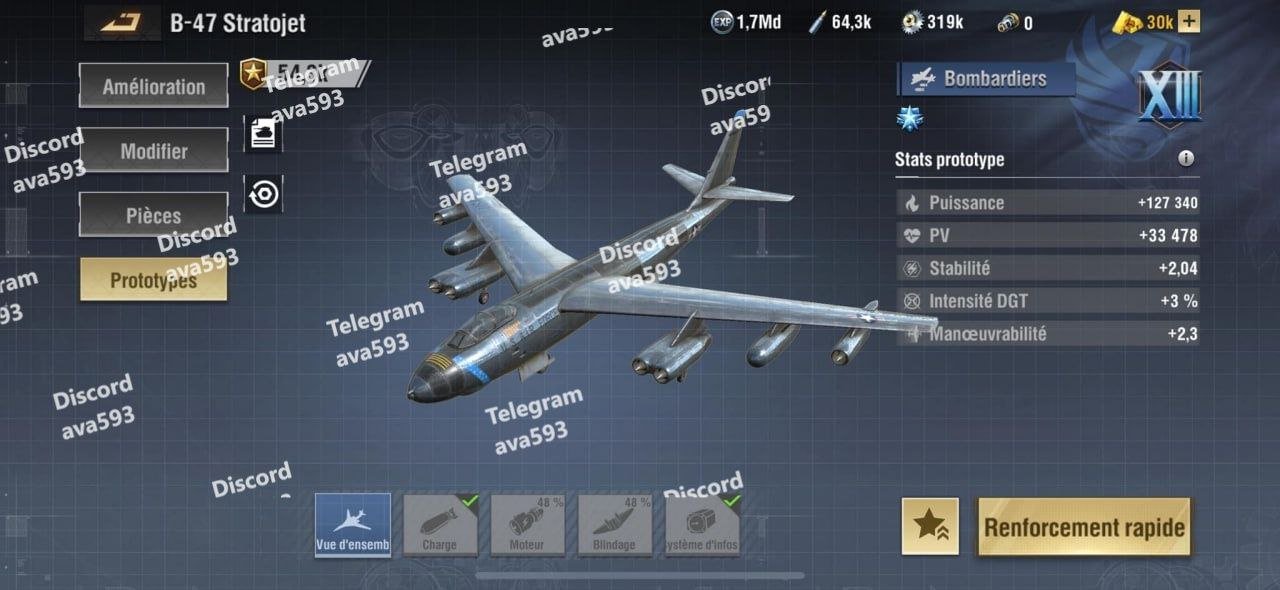The image size is (1280, 590).
Task: Open the Amélioration tab
Action: (x=153, y=86)
